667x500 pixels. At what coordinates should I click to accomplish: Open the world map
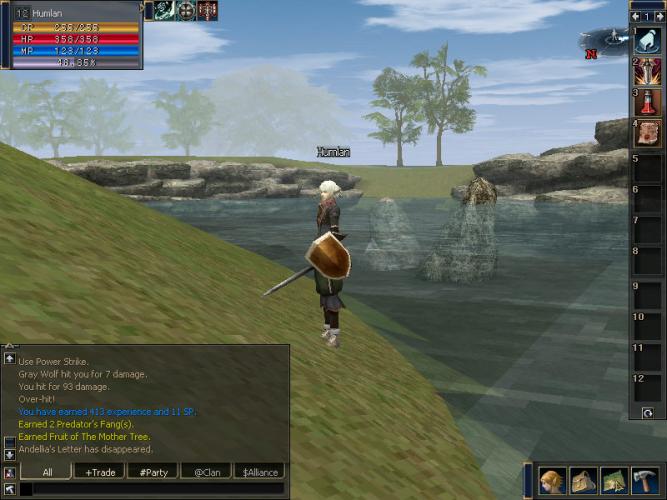[614, 481]
